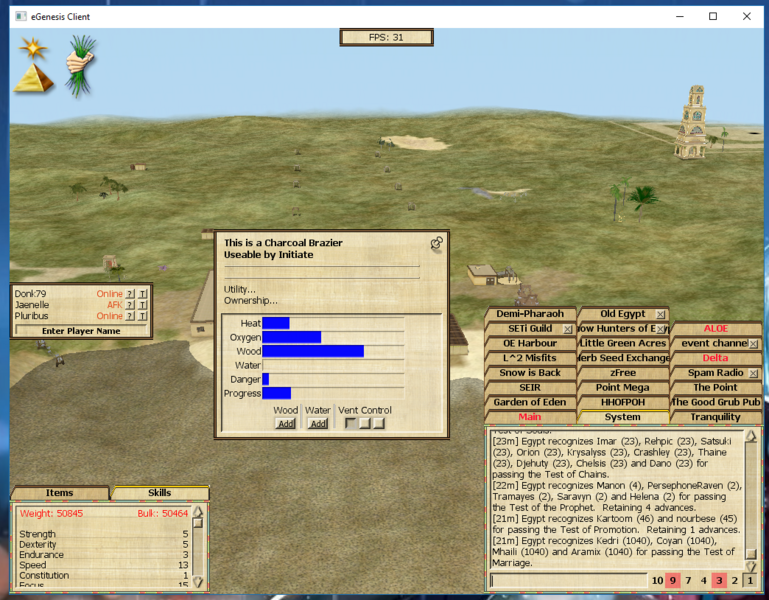Viewport: 769px width, 600px height.
Task: Open the Ownership submenu
Action: 250,300
